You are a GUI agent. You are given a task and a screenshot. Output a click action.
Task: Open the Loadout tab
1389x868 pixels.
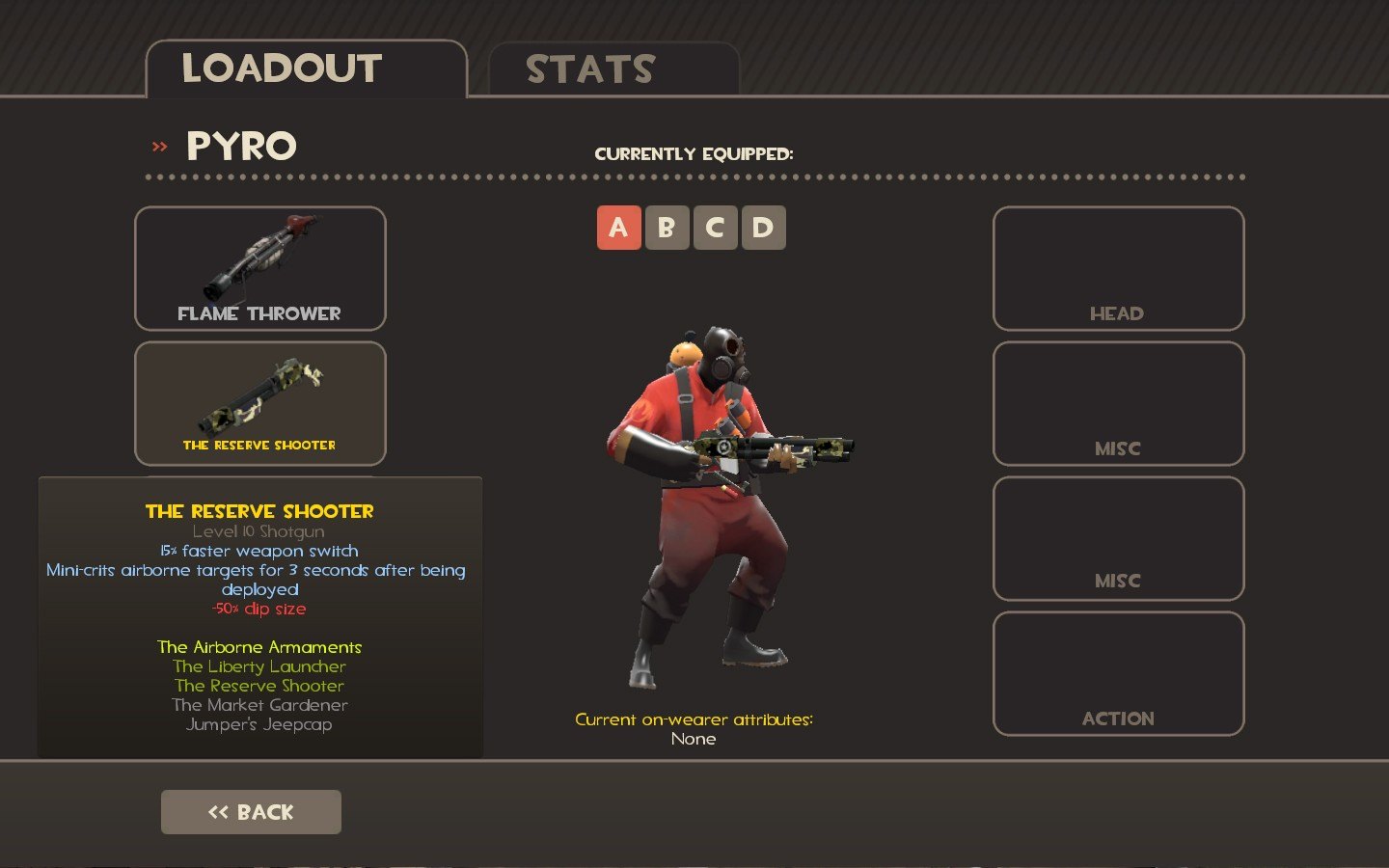306,69
